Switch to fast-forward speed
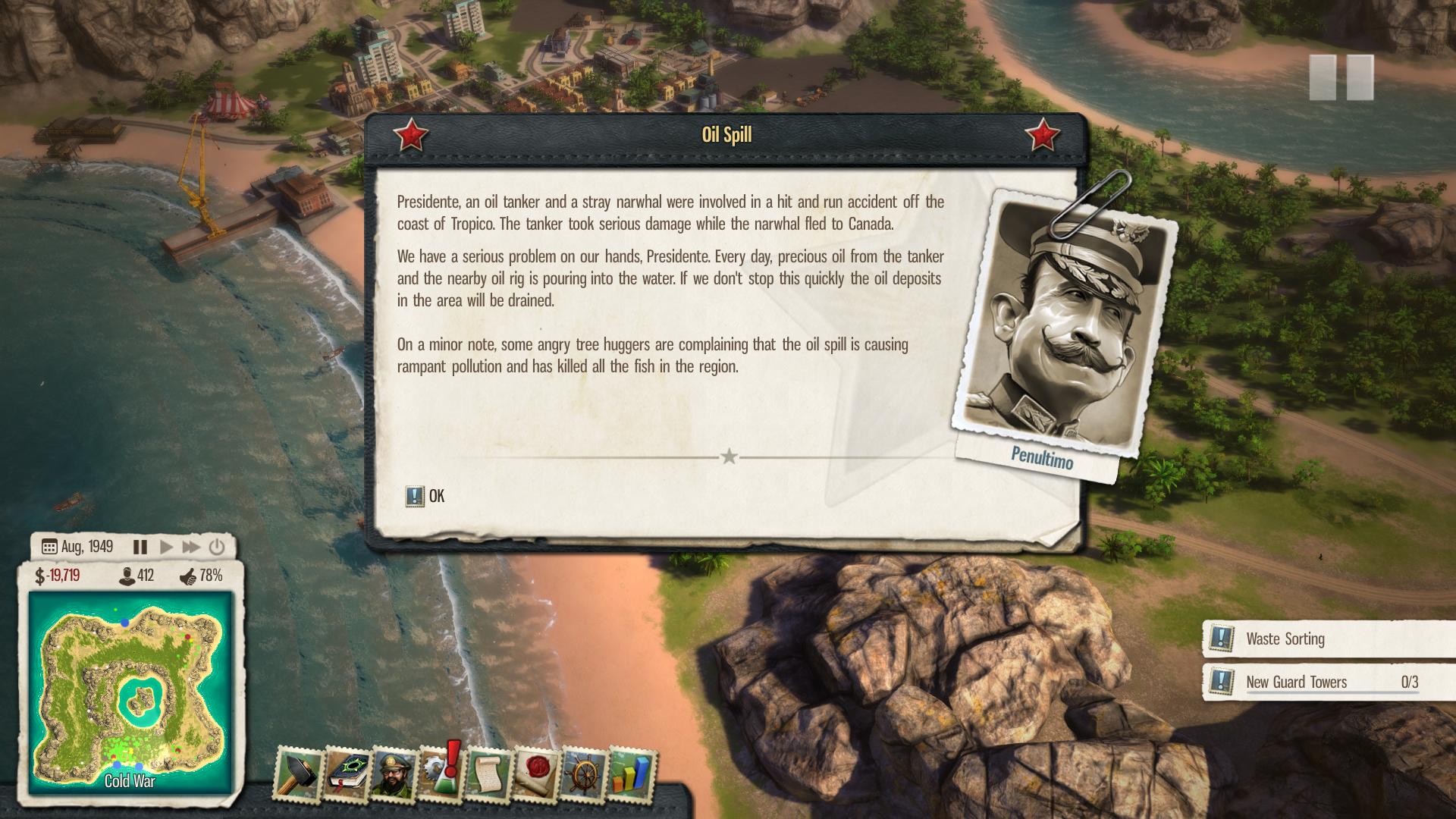 [191, 547]
